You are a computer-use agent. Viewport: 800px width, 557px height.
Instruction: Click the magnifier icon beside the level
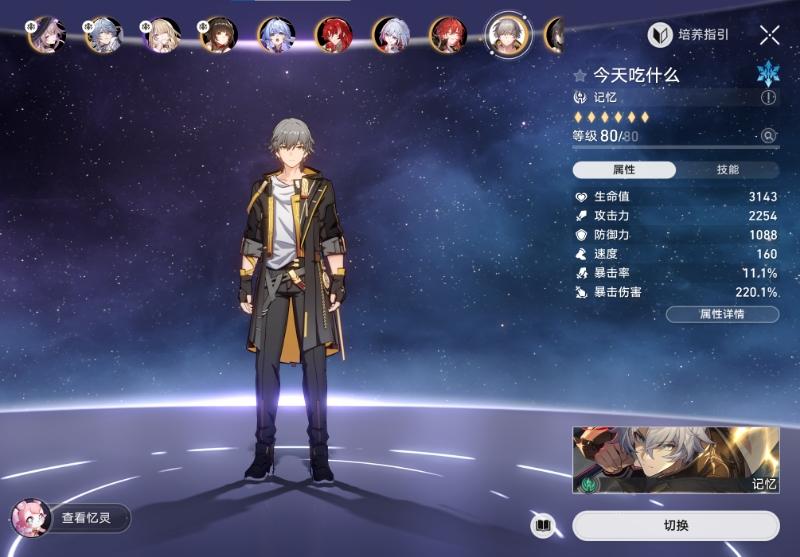768,136
